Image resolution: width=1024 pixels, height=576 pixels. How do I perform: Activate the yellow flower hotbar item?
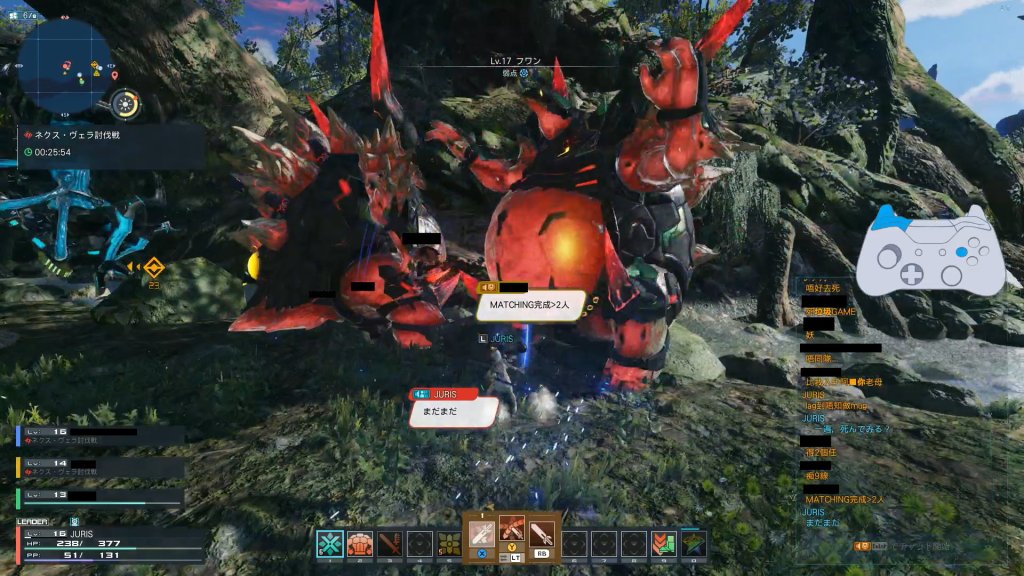point(450,544)
